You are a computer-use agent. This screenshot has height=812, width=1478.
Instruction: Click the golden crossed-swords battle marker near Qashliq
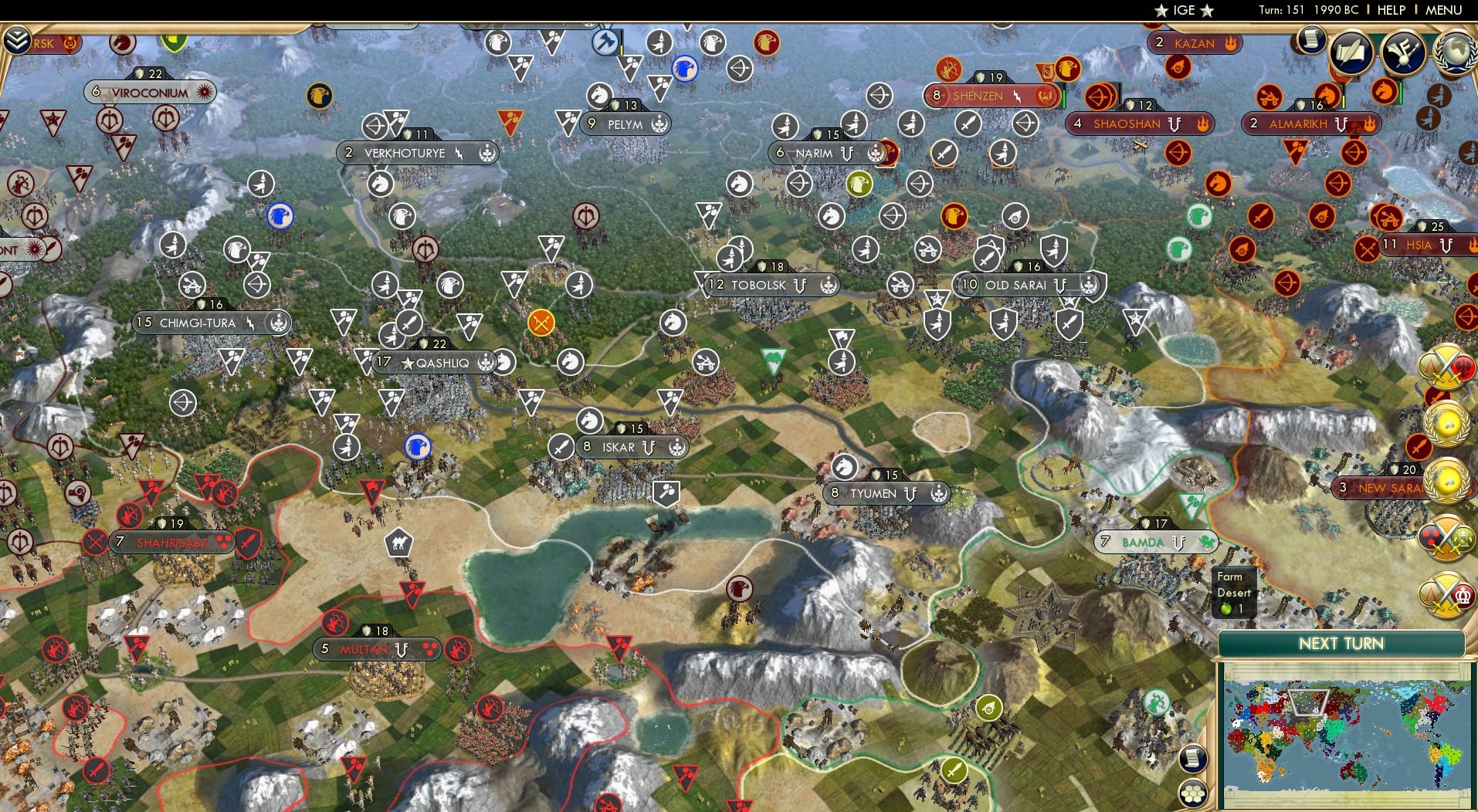click(541, 321)
